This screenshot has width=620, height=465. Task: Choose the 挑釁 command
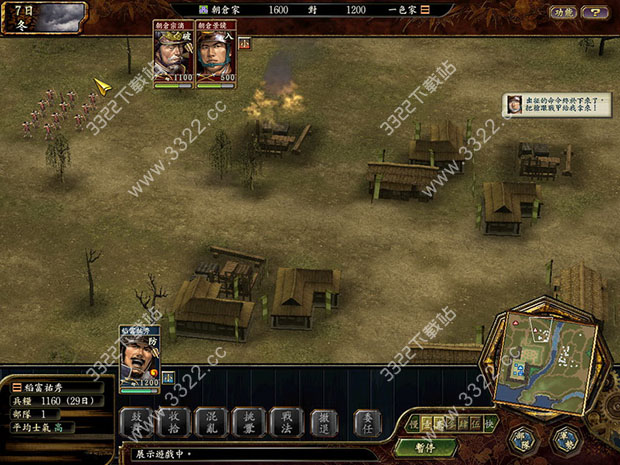coord(248,422)
